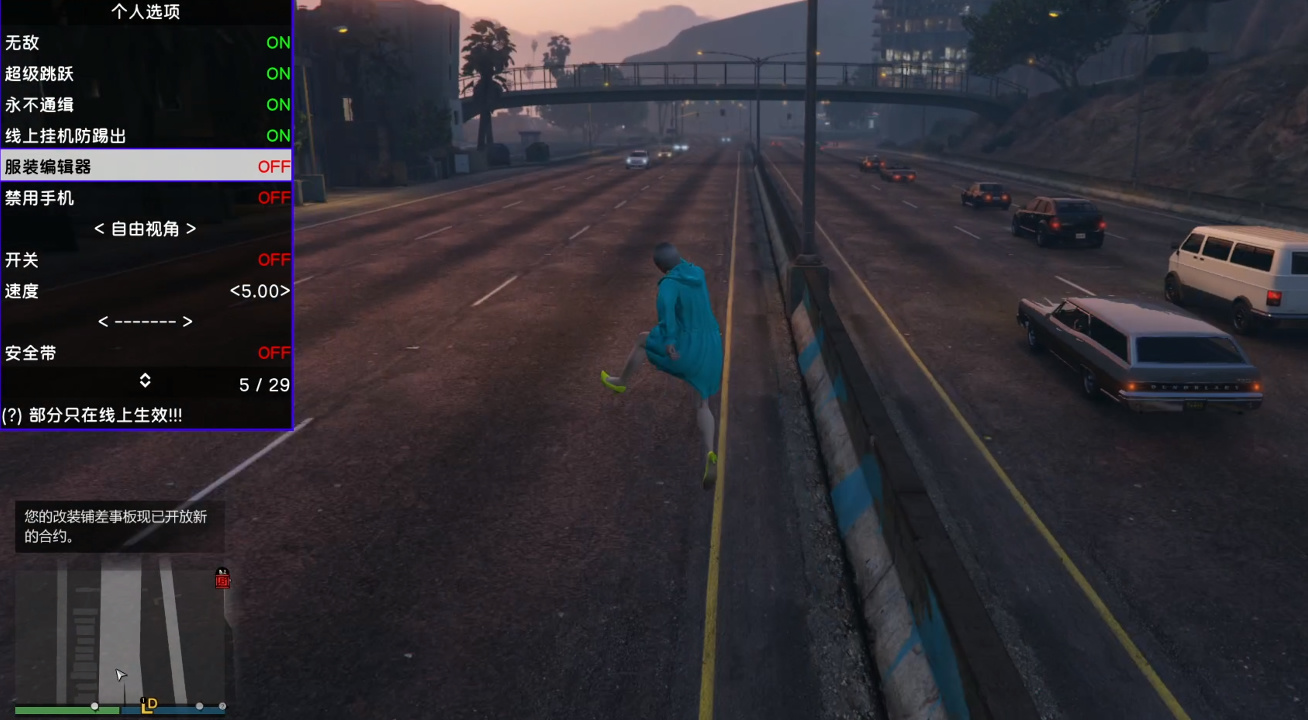
Task: Toggle 无敌 (God Mode) off
Action: pos(146,43)
